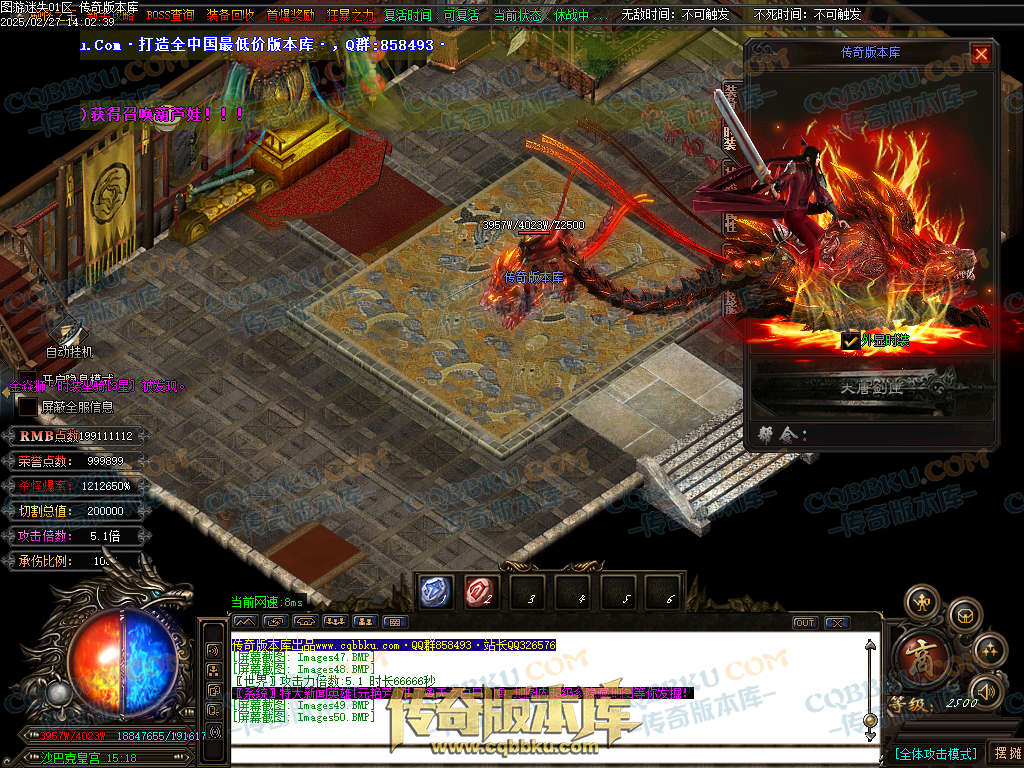The image size is (1024, 768).
Task: Use the blue gem in hotbar slot 1
Action: pos(436,592)
